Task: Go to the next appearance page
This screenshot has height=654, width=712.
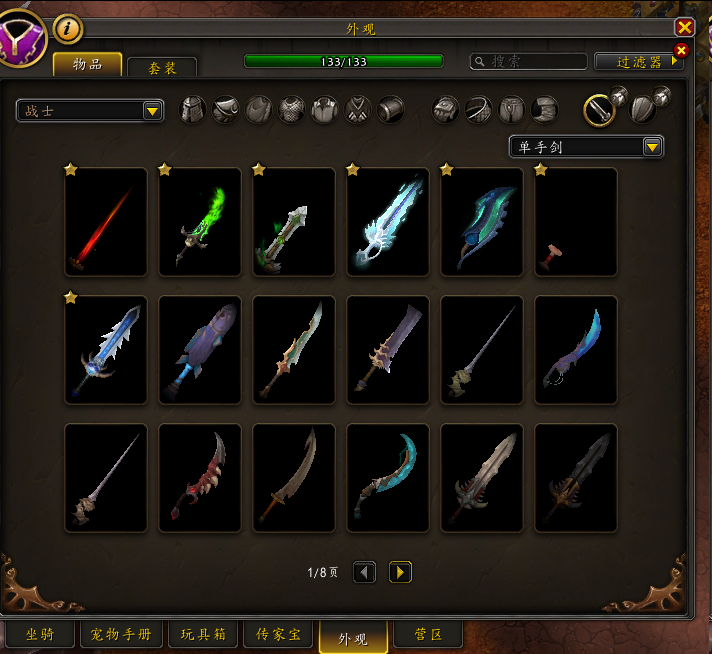Action: tap(400, 572)
